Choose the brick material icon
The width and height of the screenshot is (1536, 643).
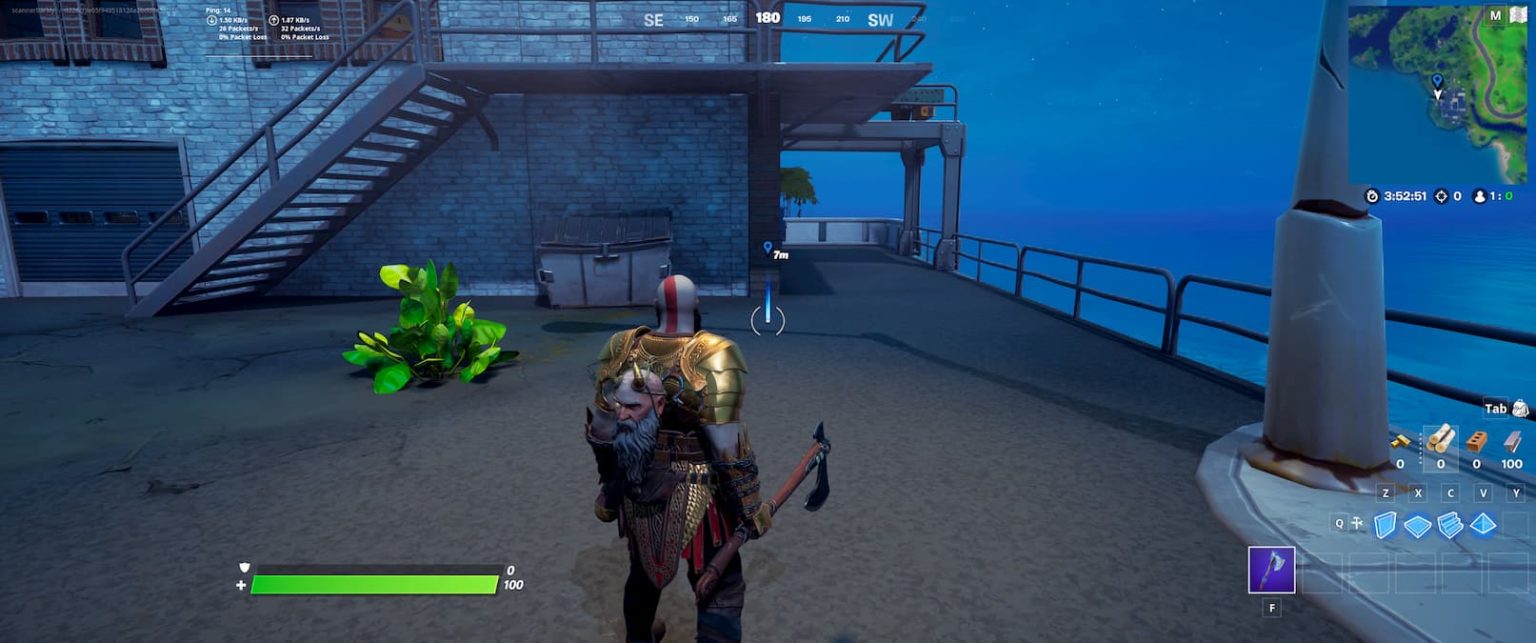pyautogui.click(x=1476, y=441)
